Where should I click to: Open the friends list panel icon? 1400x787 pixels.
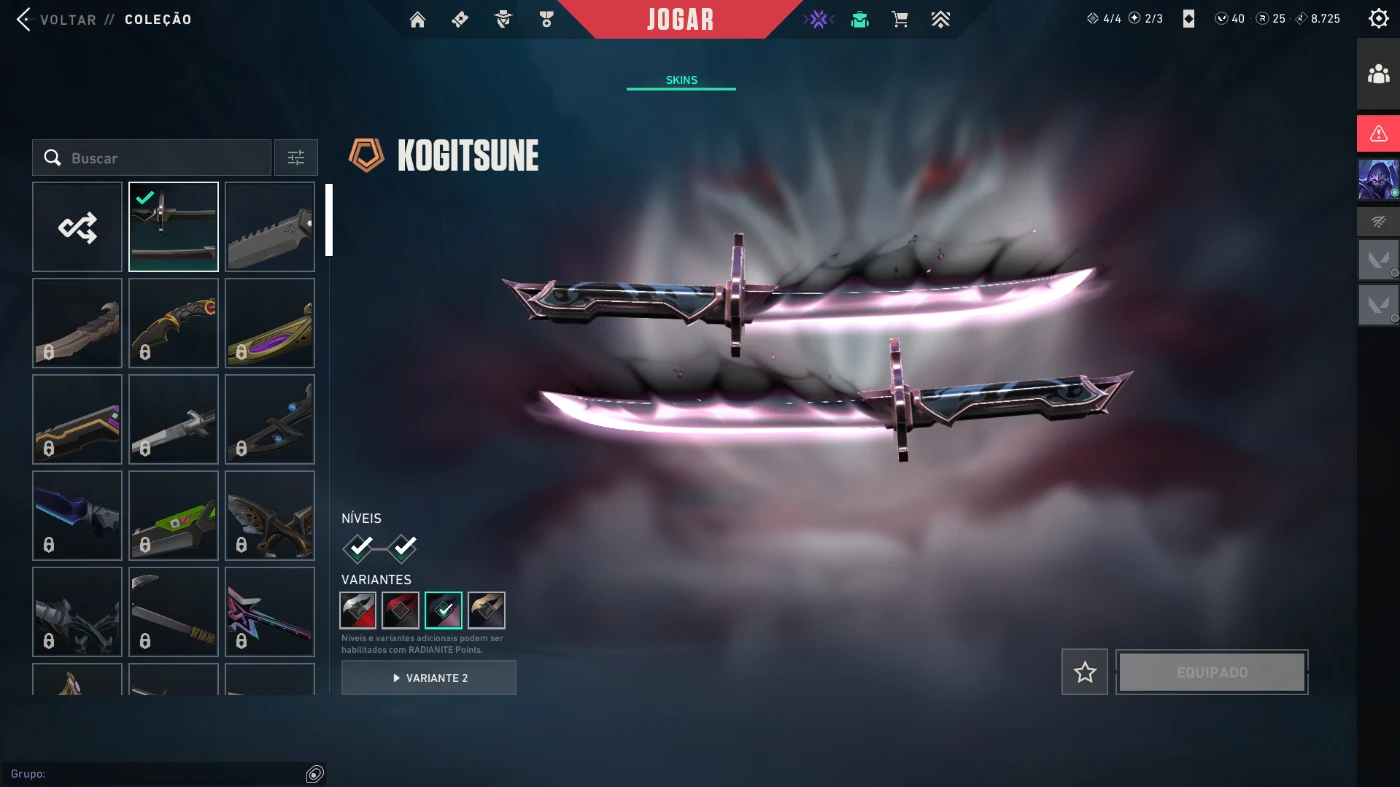(1378, 74)
